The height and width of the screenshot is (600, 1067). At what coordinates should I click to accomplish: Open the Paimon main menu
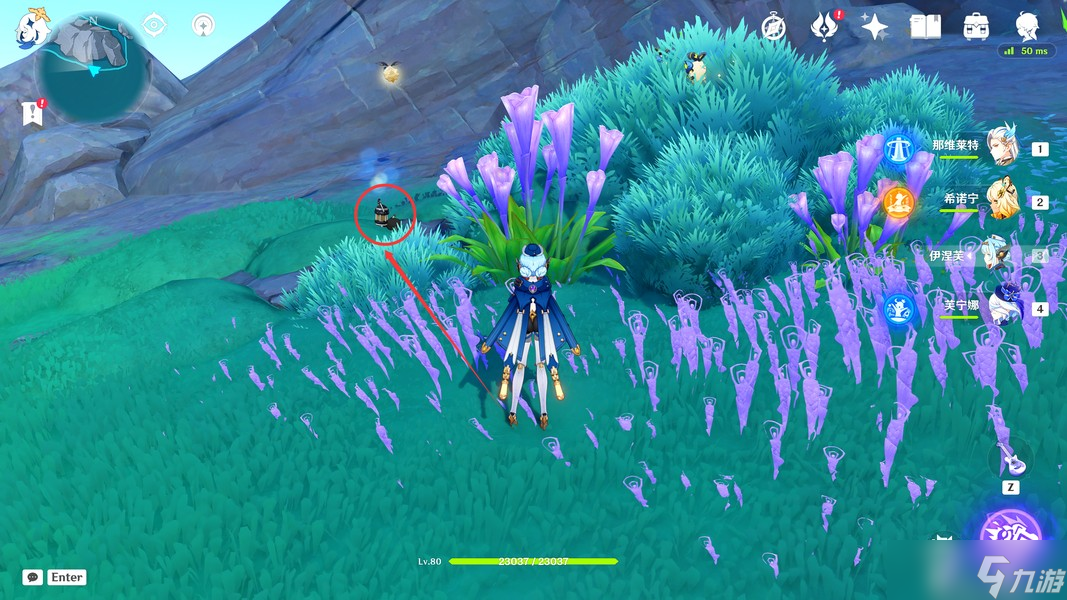point(32,27)
